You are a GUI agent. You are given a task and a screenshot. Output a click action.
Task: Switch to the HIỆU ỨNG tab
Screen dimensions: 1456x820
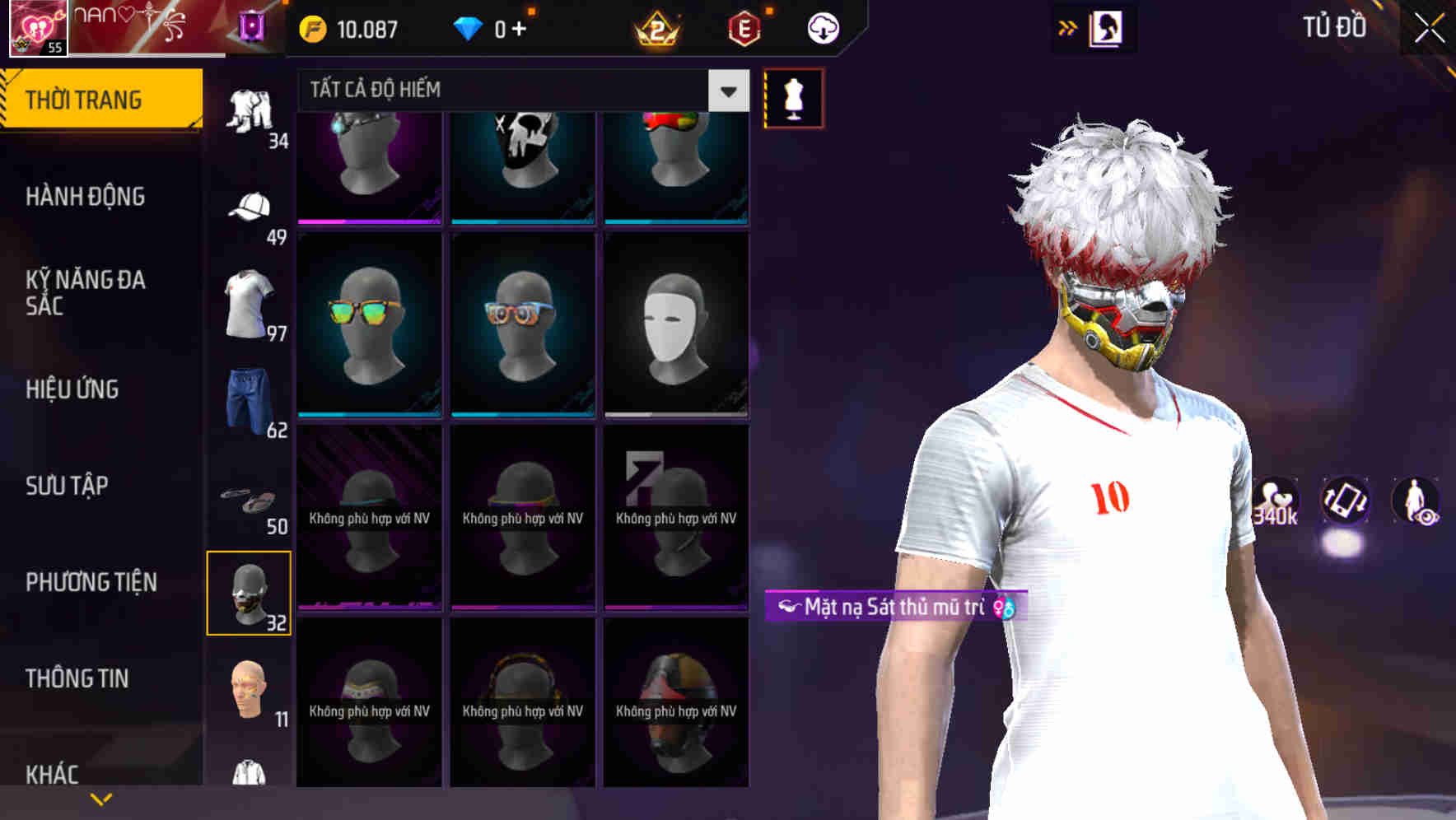[72, 389]
